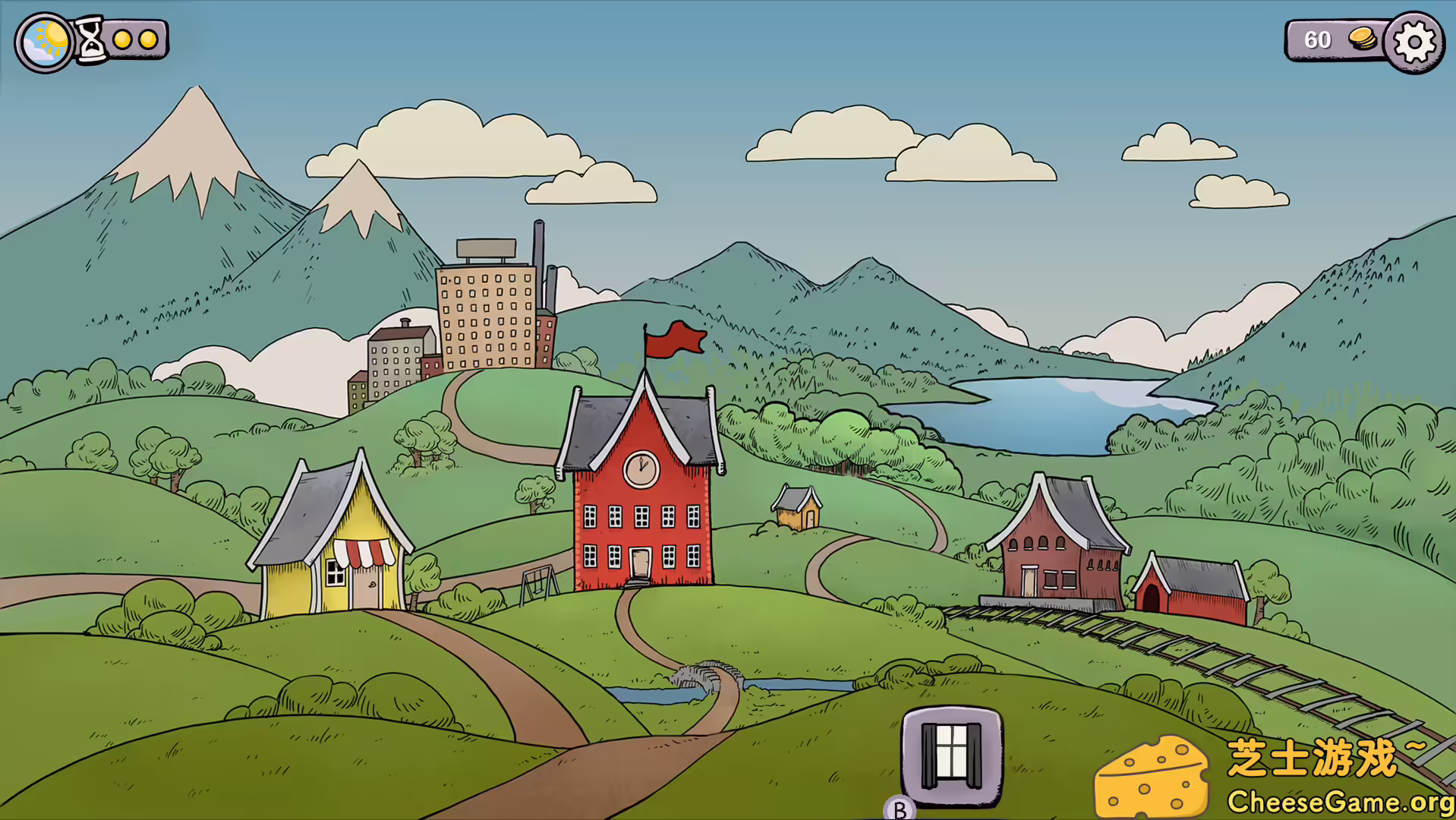This screenshot has width=1456, height=820.
Task: Click the hourglass time icon
Action: click(x=92, y=39)
